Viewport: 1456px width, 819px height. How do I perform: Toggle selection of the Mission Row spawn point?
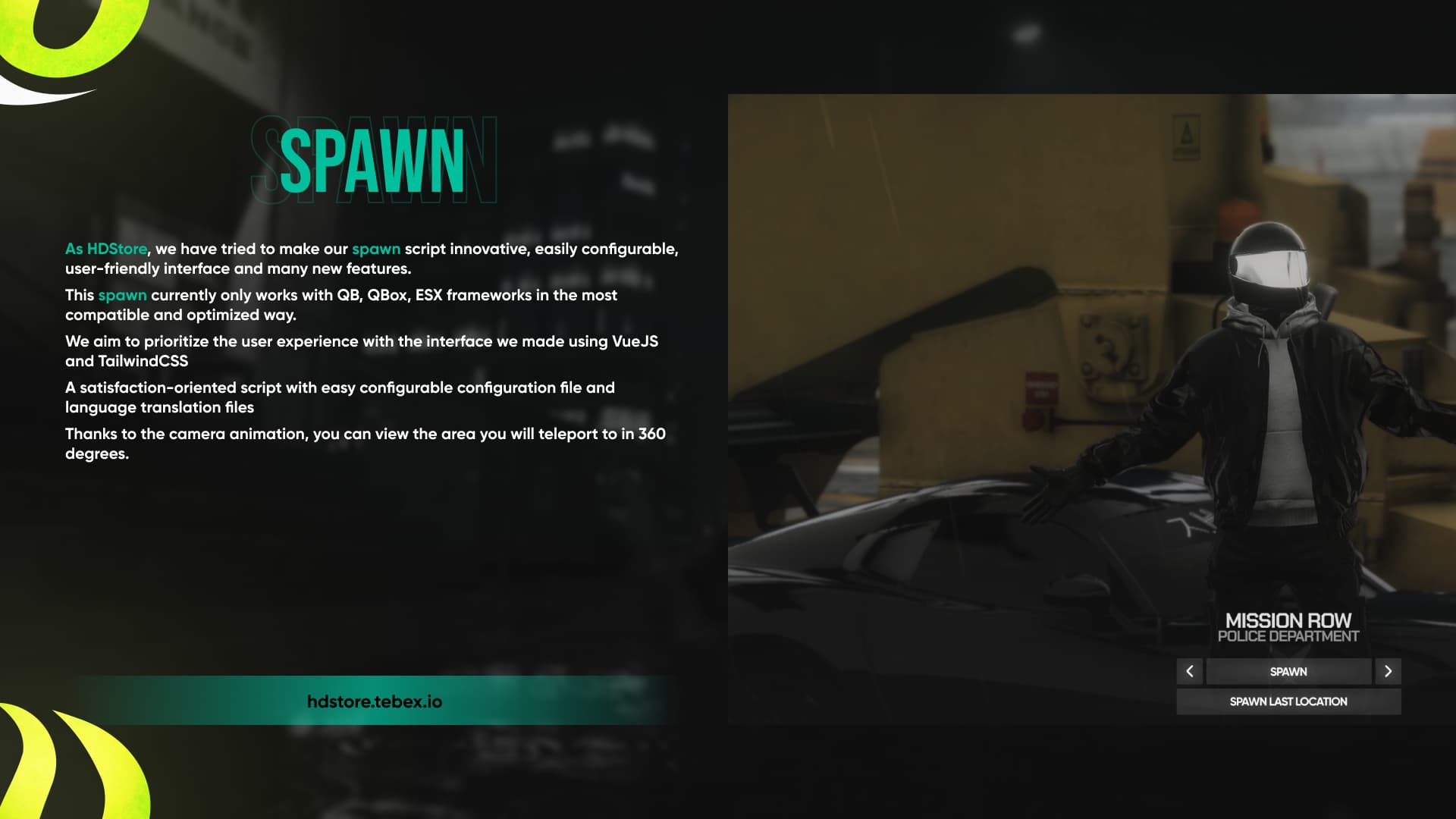(1288, 671)
